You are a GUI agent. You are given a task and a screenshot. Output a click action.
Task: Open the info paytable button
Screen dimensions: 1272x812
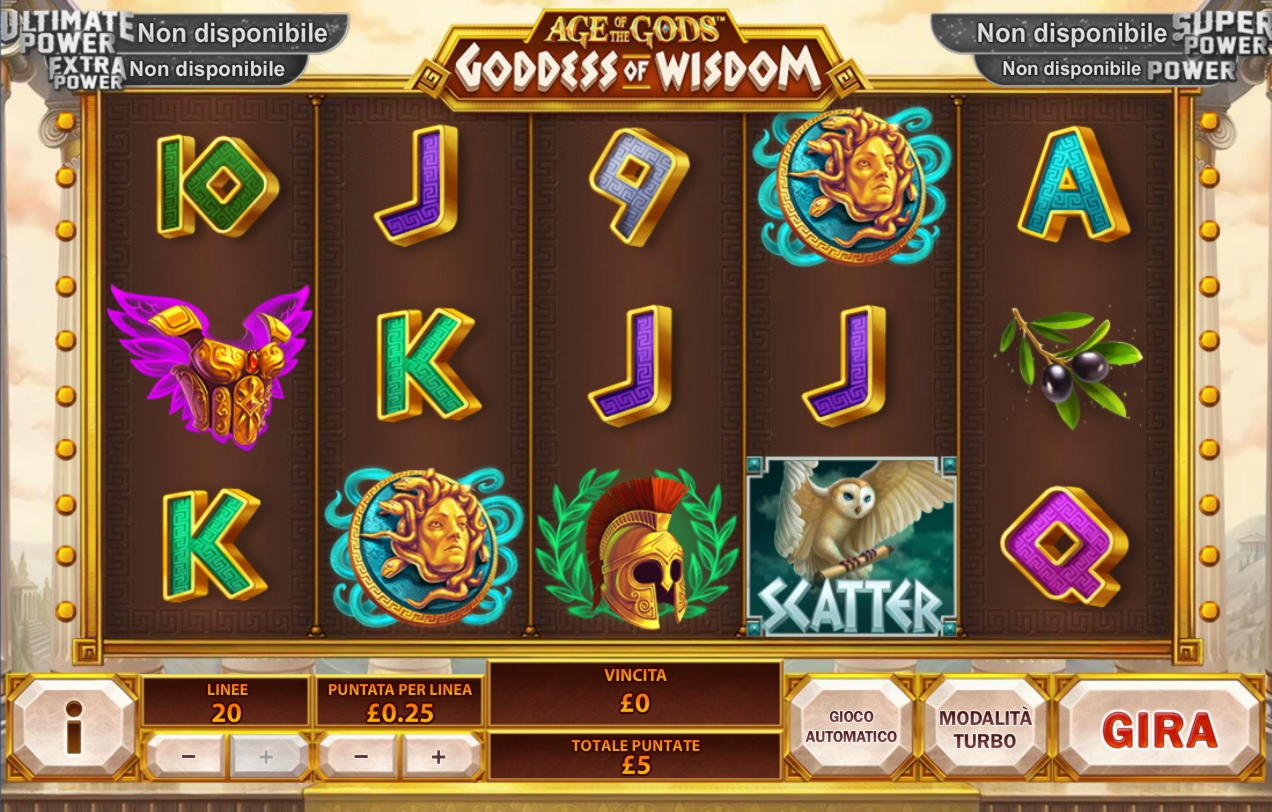[x=73, y=728]
